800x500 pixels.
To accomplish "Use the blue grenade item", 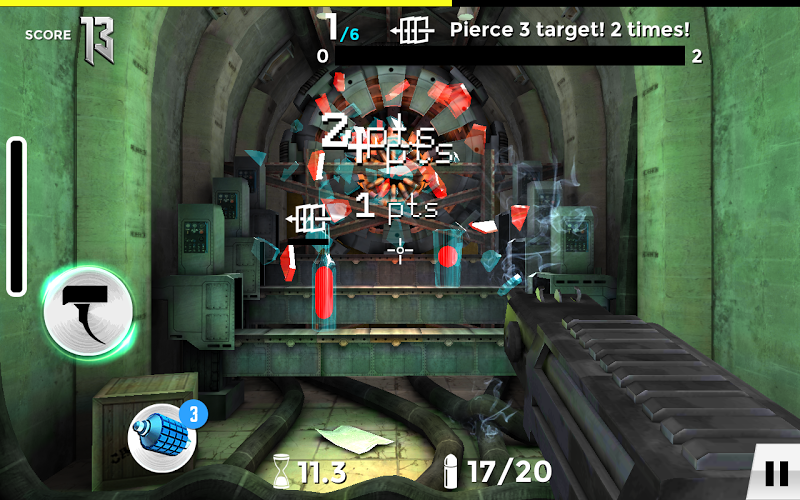I will tap(161, 435).
